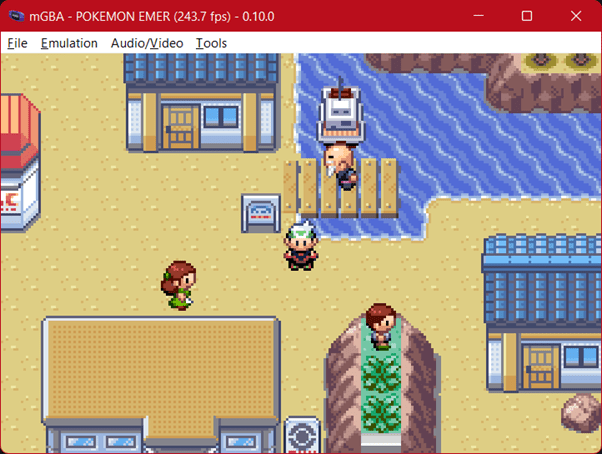Open the Tools menu
Screen dimensions: 602x454
211,43
